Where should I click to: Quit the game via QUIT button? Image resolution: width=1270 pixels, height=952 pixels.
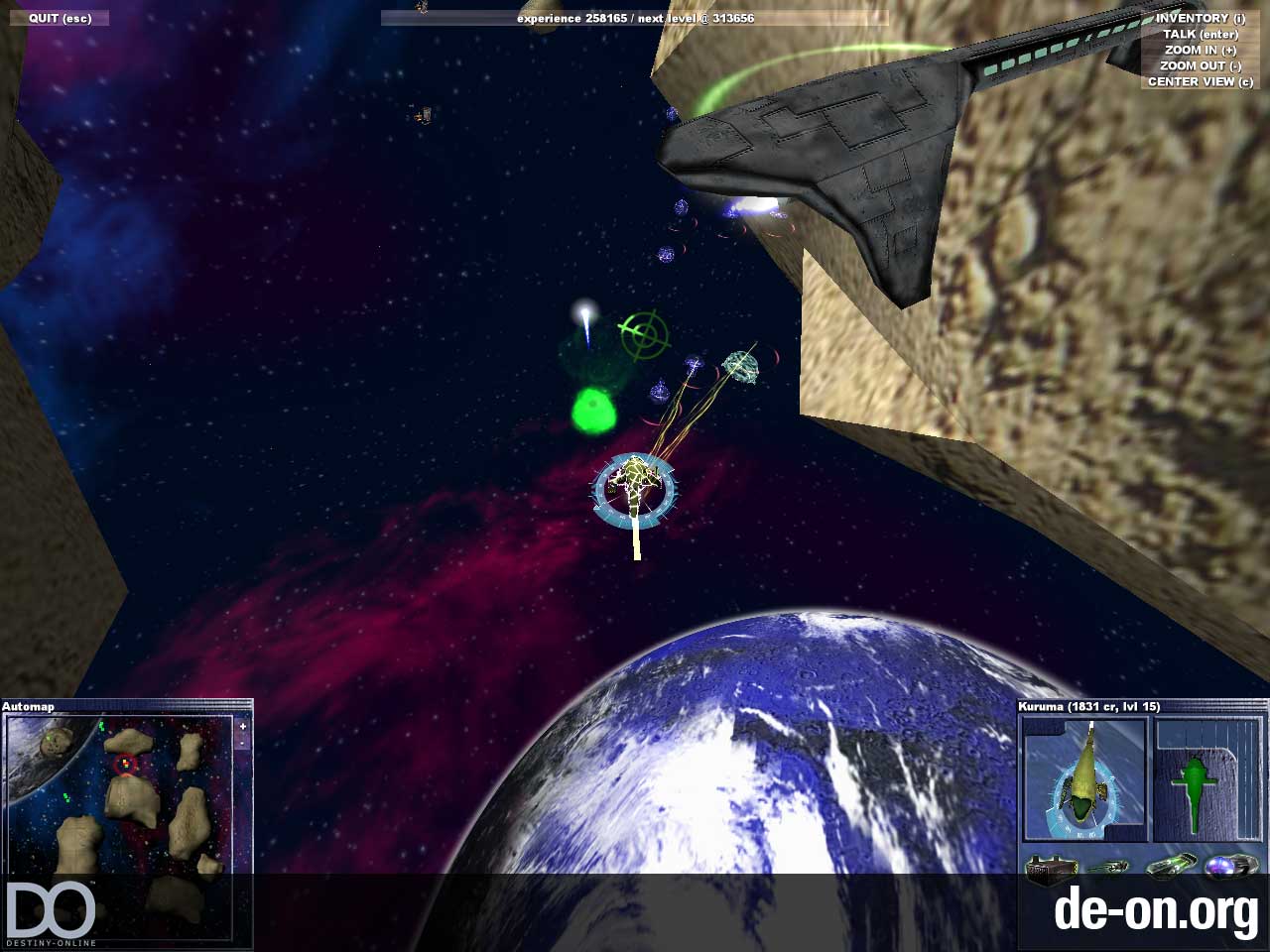click(x=60, y=19)
